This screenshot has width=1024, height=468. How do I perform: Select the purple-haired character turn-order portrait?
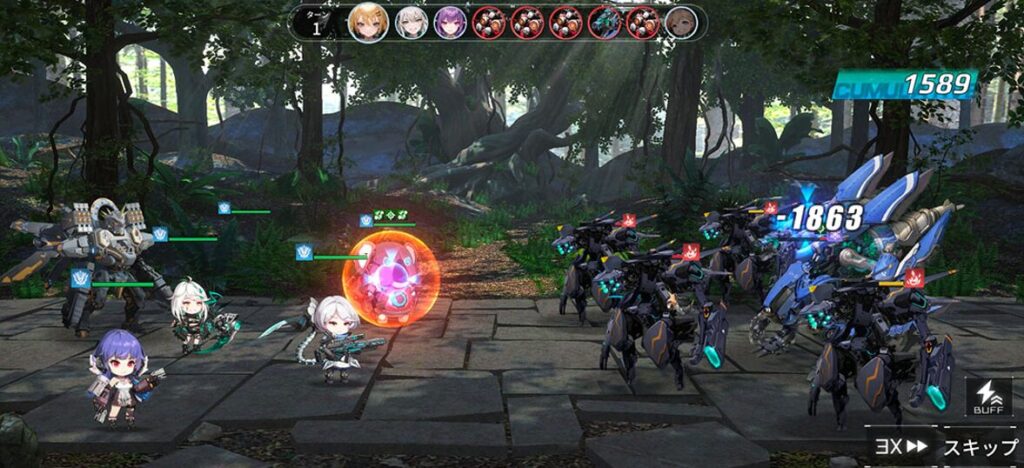(x=450, y=22)
